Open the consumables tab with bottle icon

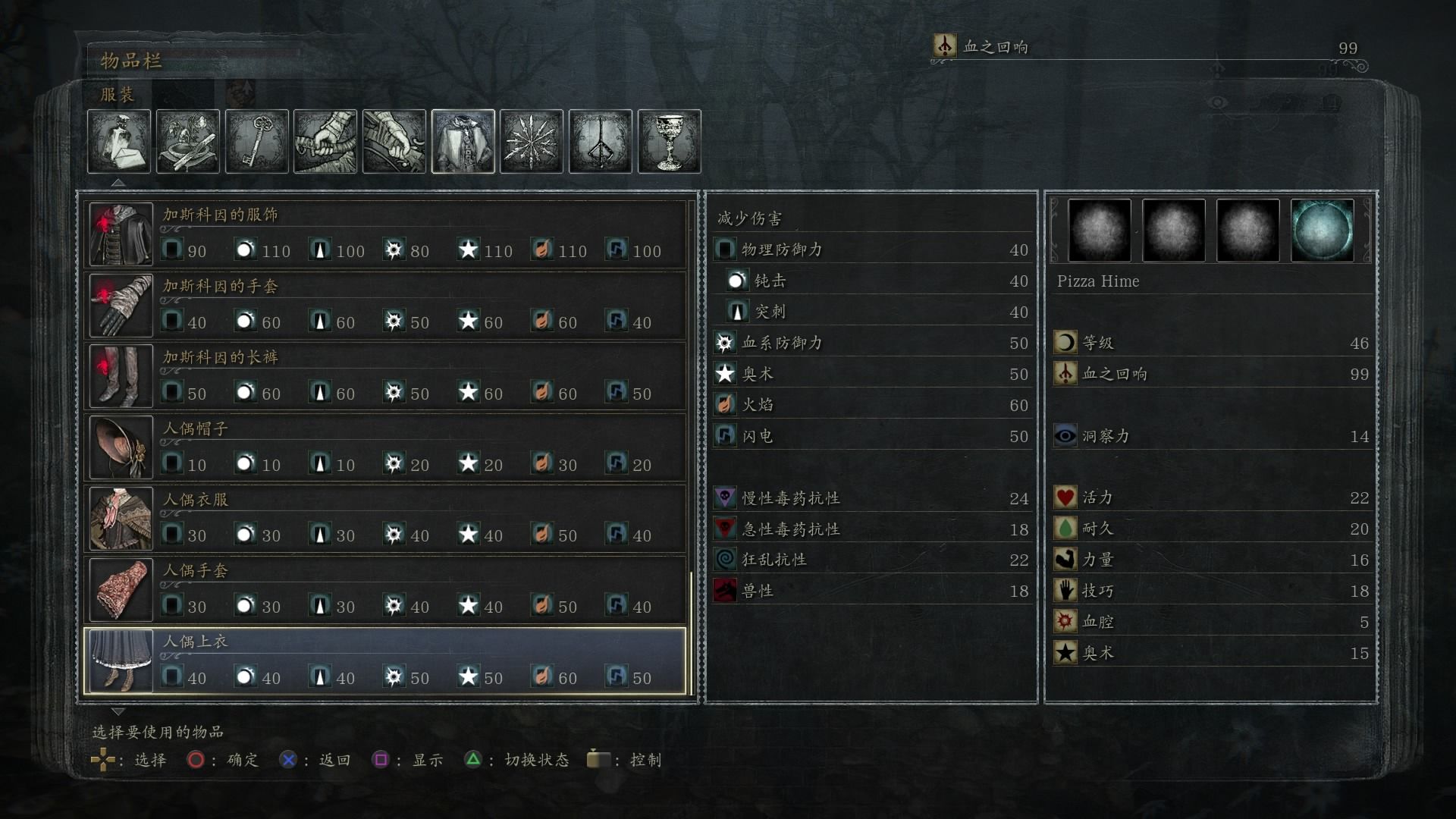[119, 142]
